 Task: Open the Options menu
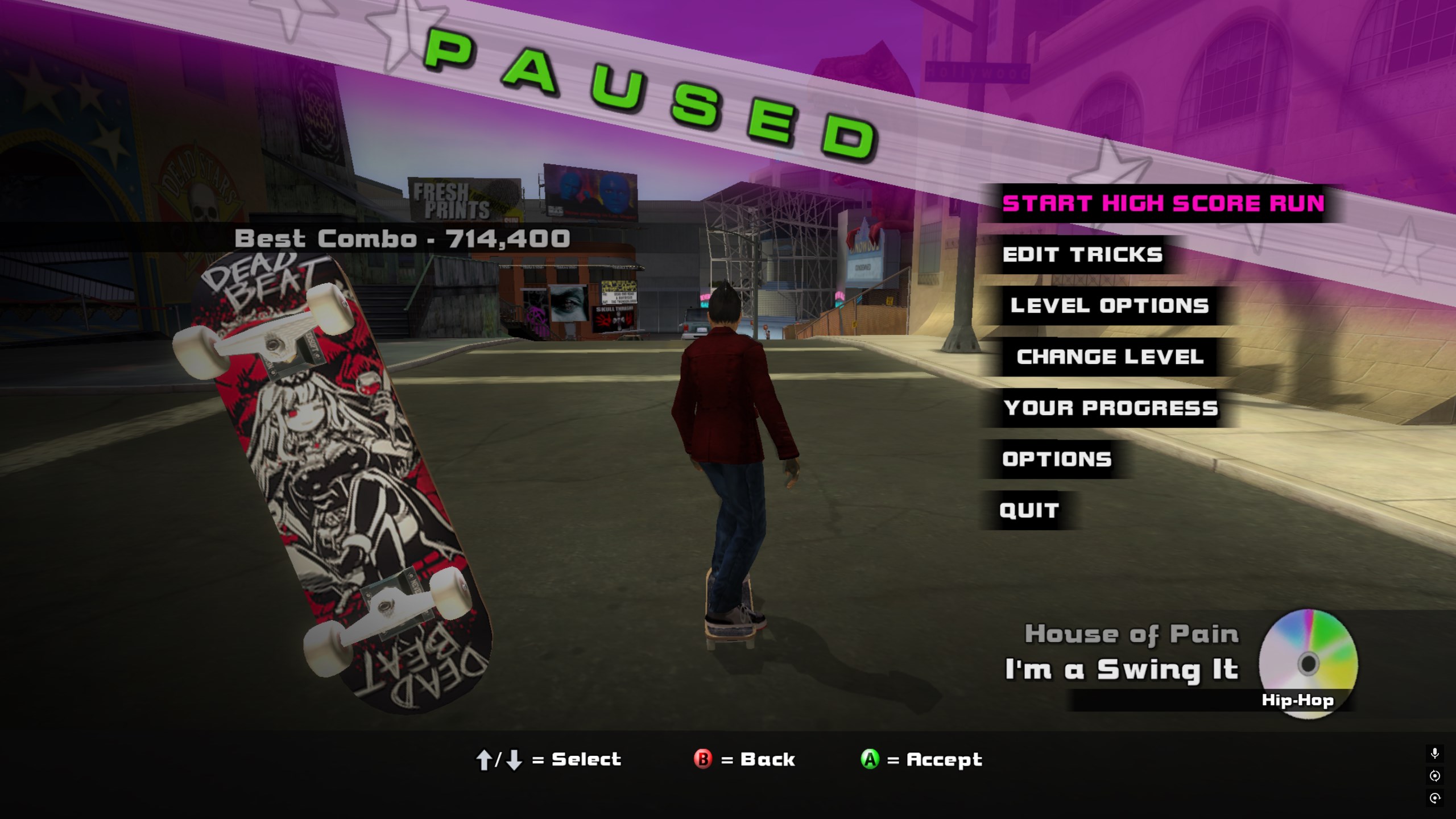click(x=1057, y=460)
